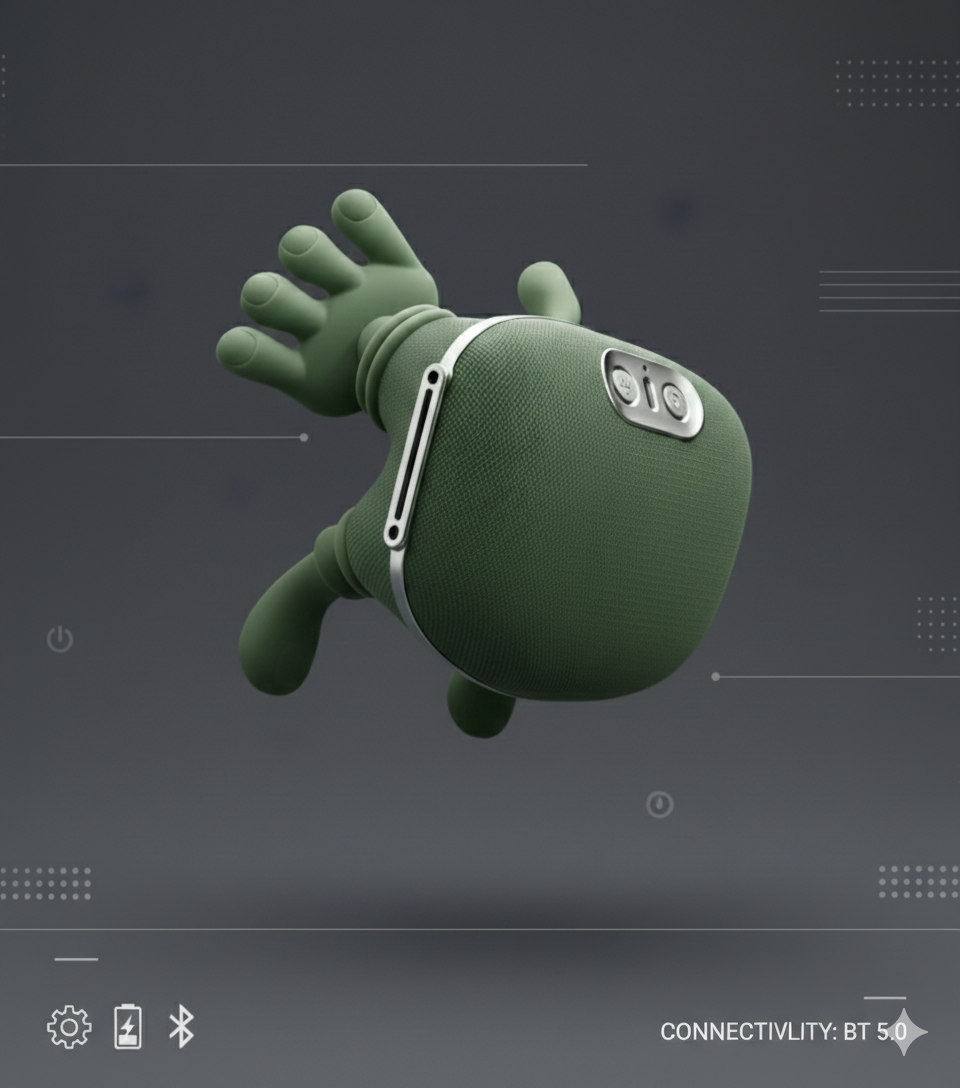
Task: Select the battery charging icon
Action: pos(128,1027)
